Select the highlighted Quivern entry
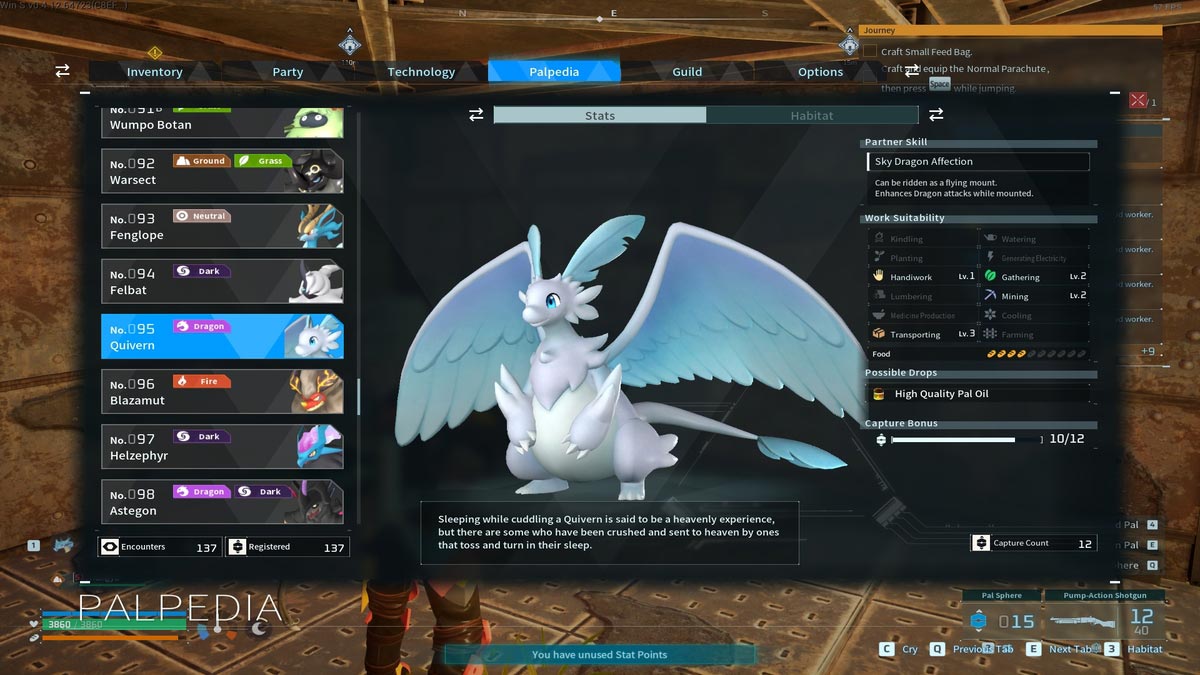This screenshot has height=675, width=1200. (x=222, y=336)
